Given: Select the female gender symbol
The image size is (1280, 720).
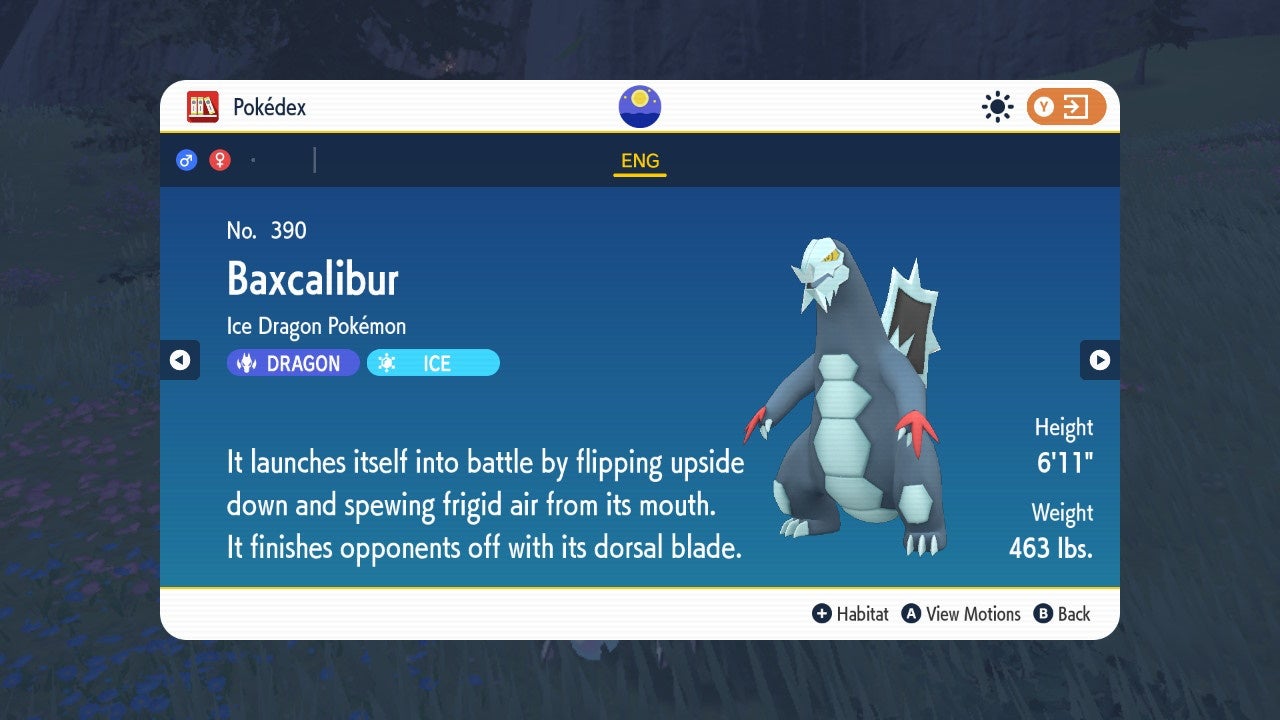Looking at the screenshot, I should 219,159.
